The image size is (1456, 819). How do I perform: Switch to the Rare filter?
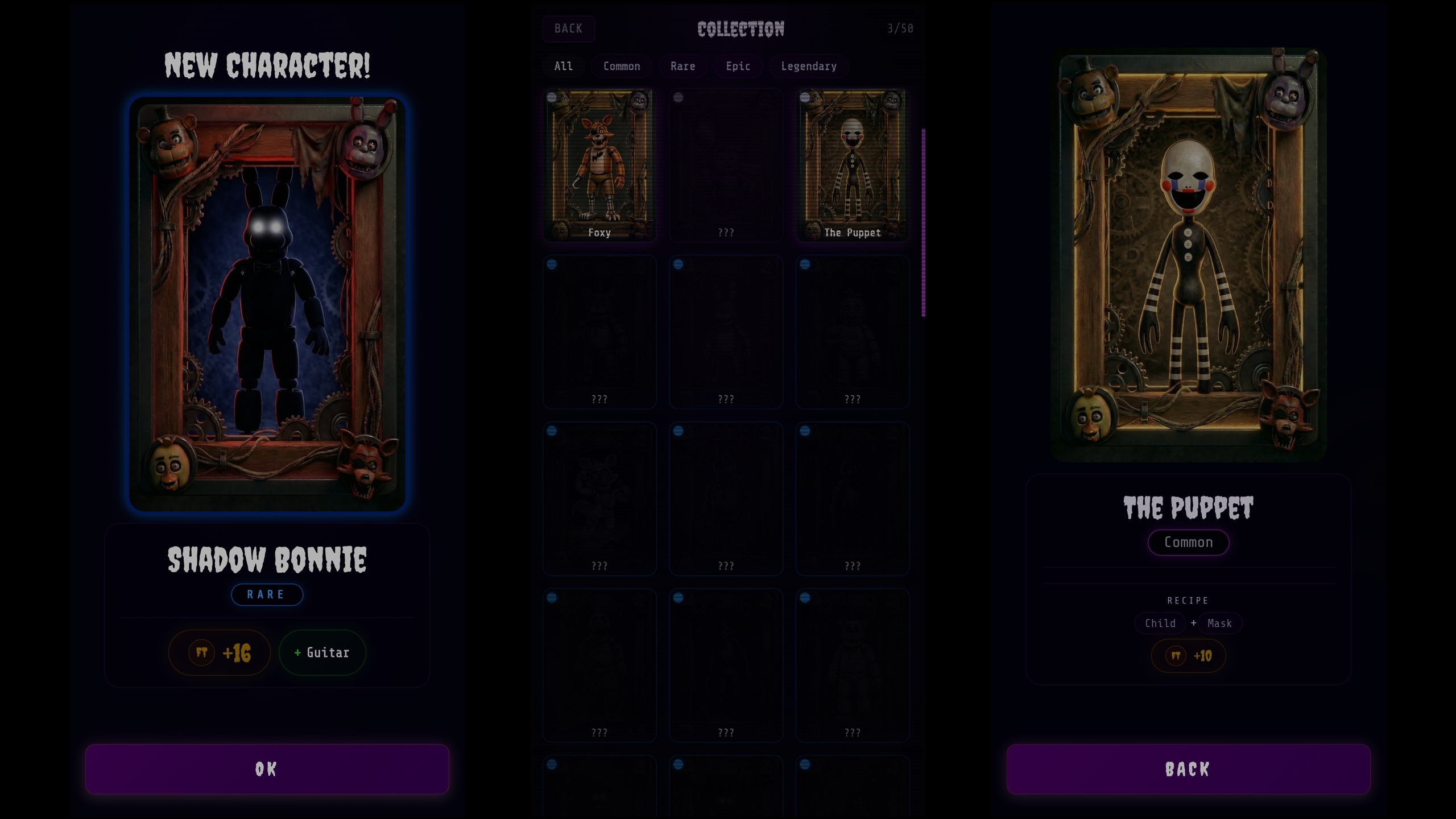(682, 66)
